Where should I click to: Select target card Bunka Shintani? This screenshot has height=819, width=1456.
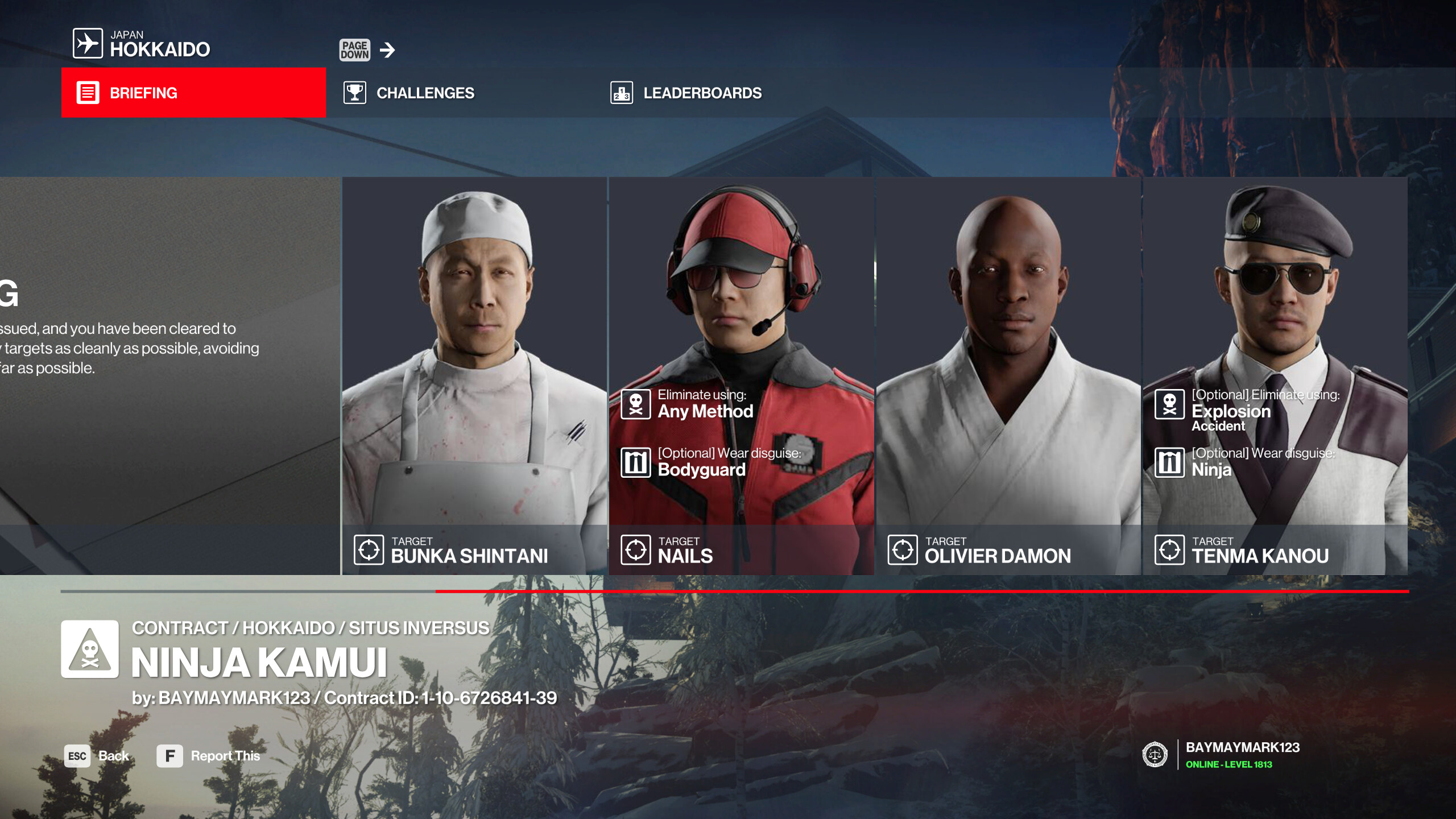pyautogui.click(x=474, y=375)
